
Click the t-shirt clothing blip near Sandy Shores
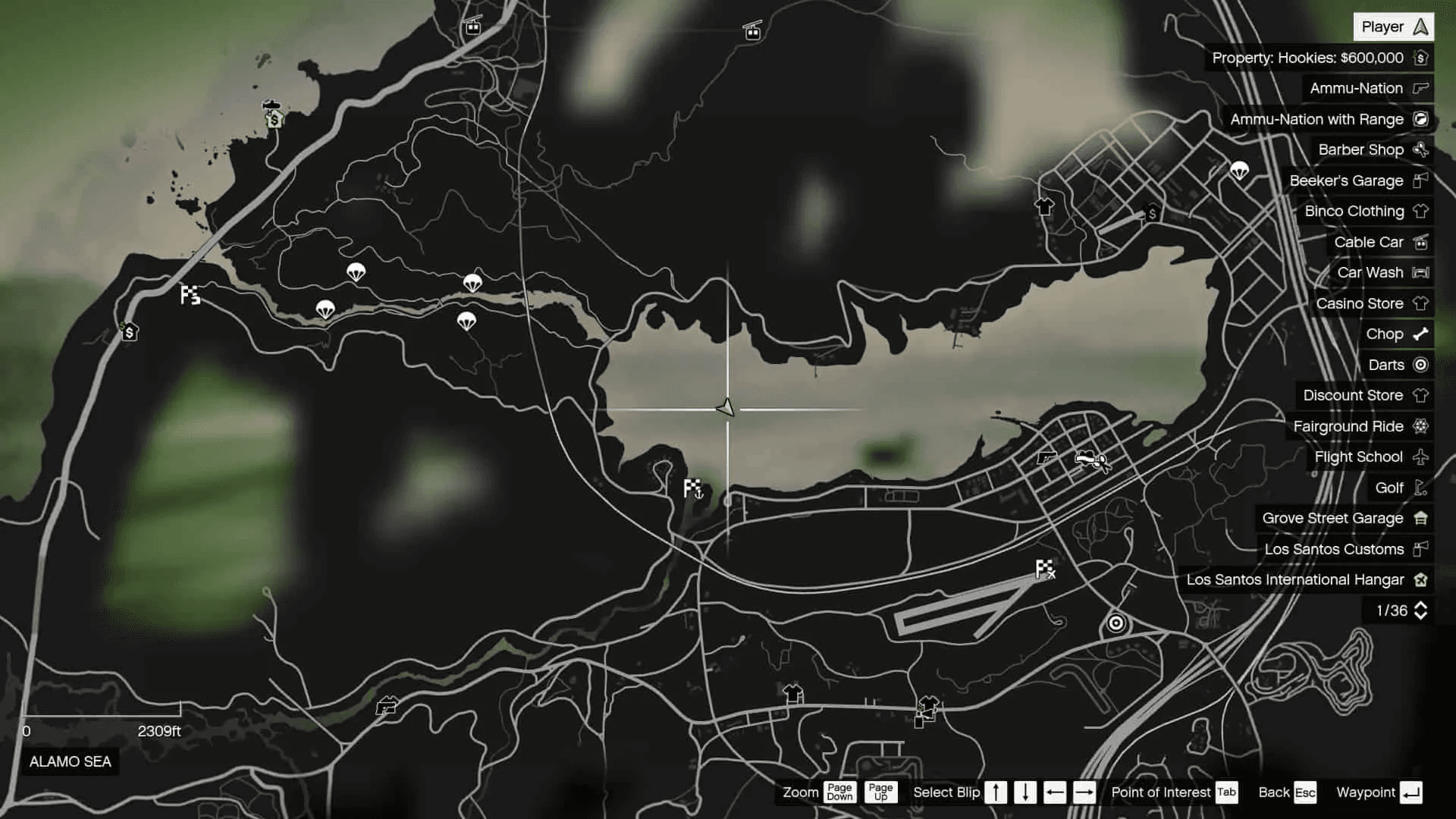(x=1043, y=209)
